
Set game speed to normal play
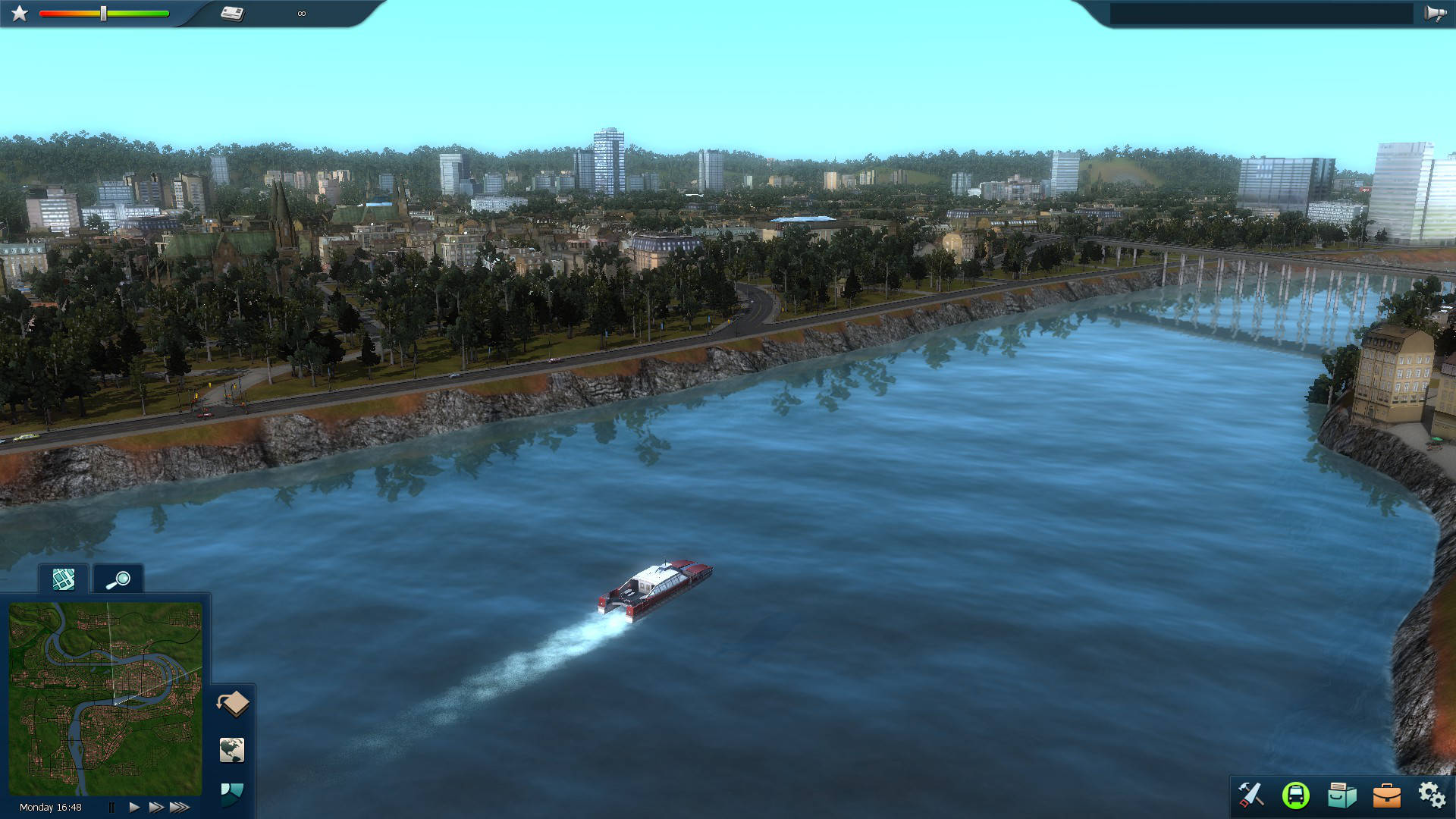tap(134, 808)
